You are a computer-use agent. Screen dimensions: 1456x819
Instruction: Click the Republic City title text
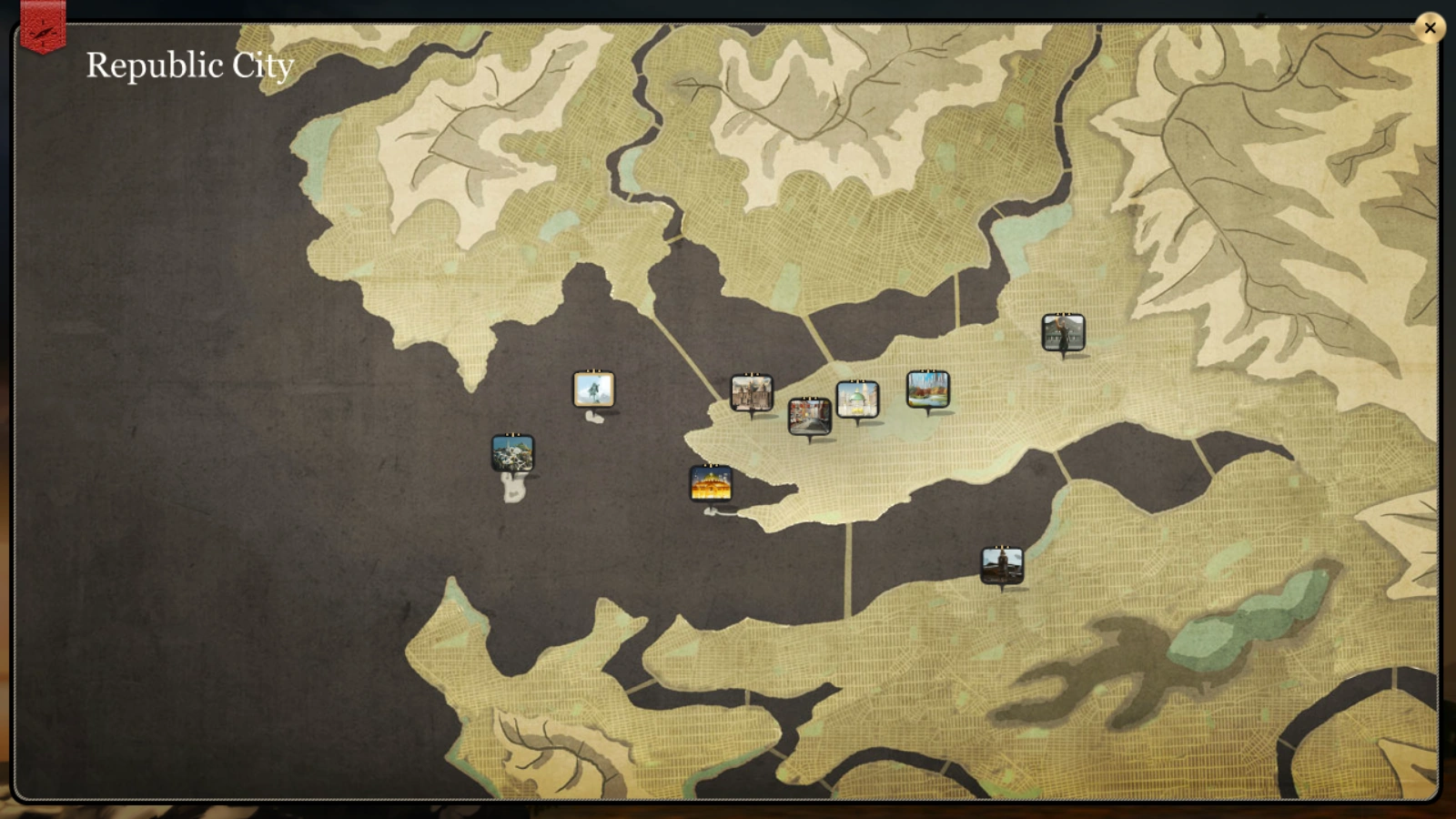[190, 66]
